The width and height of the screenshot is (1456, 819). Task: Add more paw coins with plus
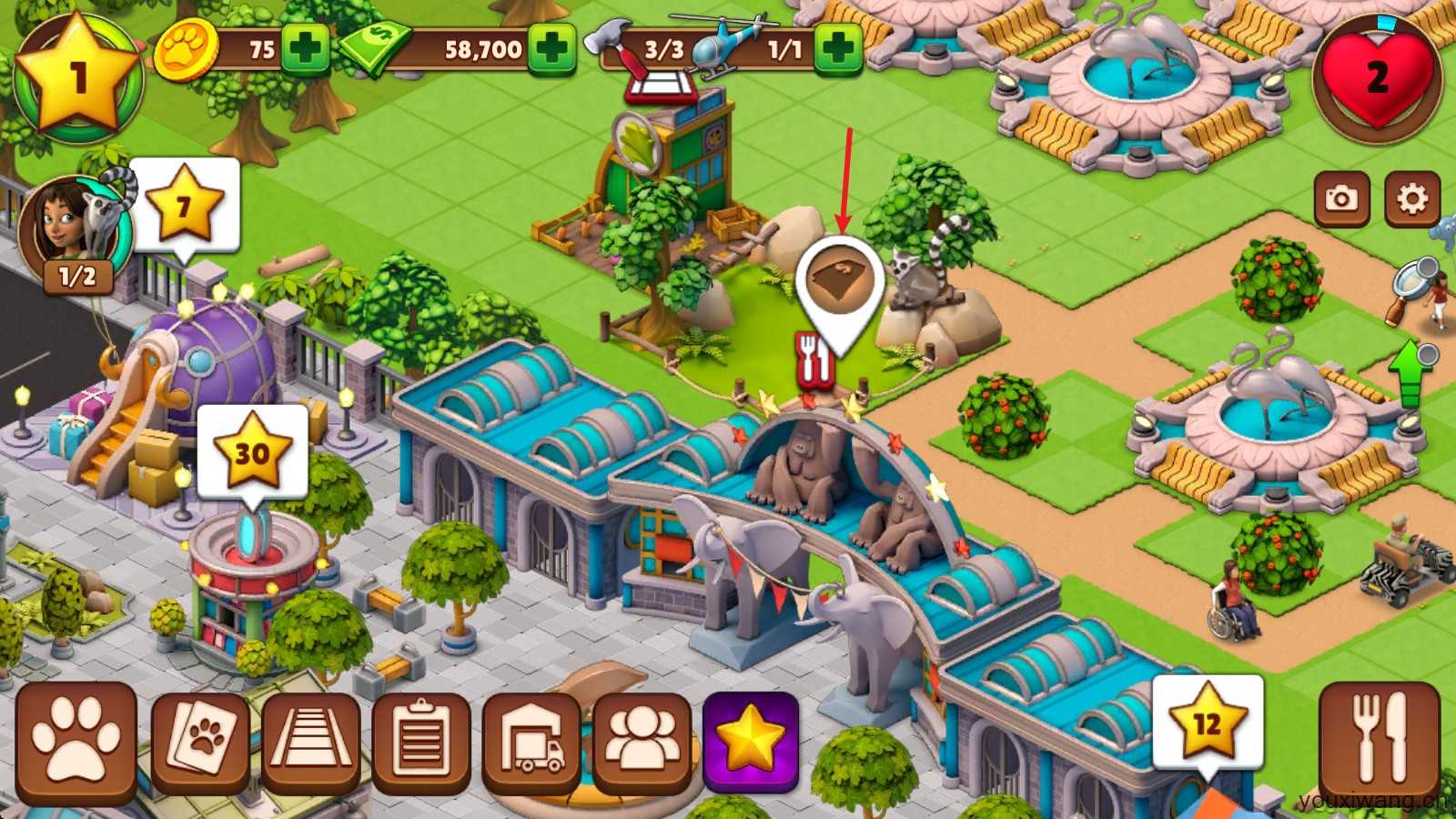point(304,47)
